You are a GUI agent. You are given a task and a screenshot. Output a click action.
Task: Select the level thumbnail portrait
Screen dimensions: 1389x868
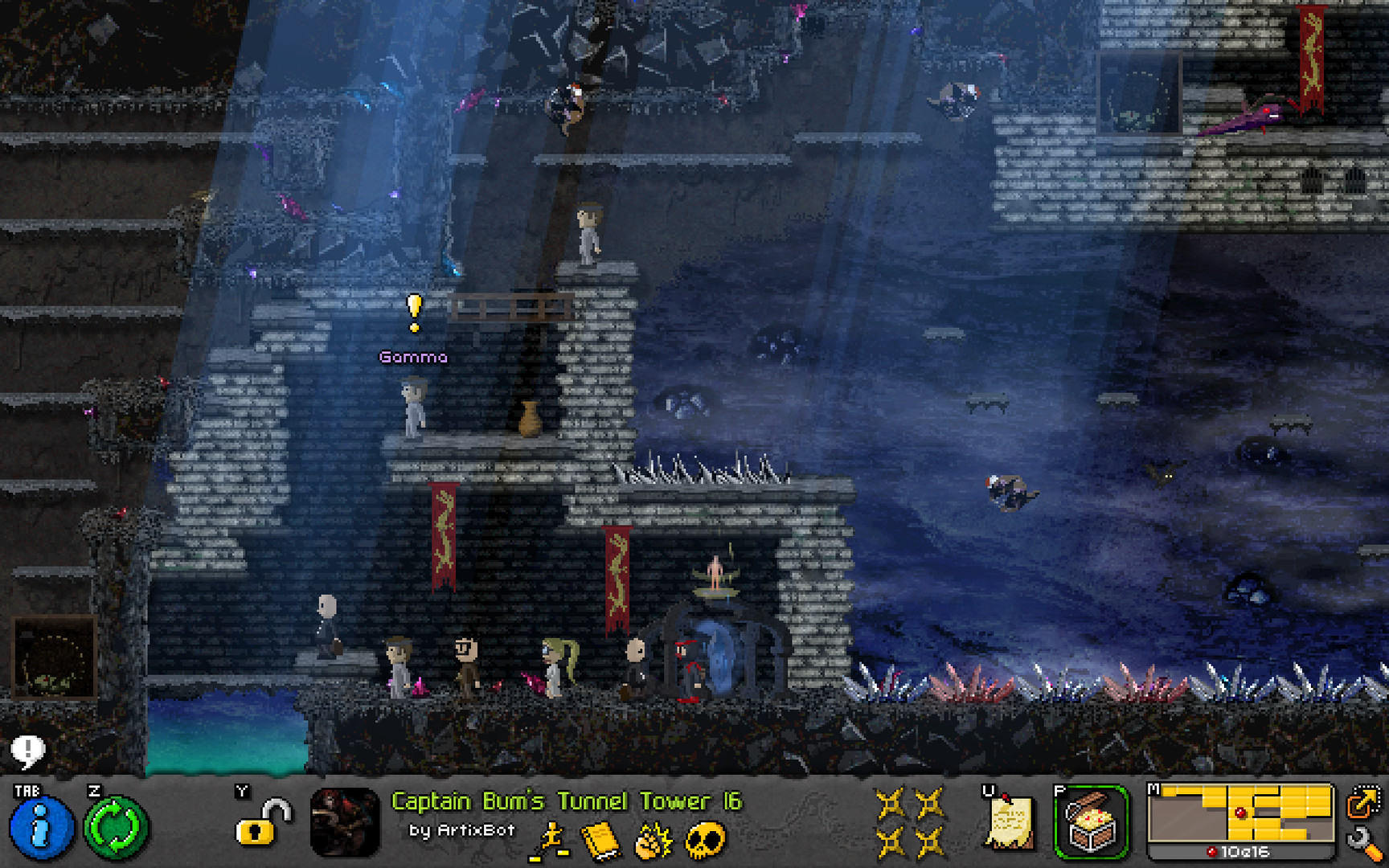(345, 822)
